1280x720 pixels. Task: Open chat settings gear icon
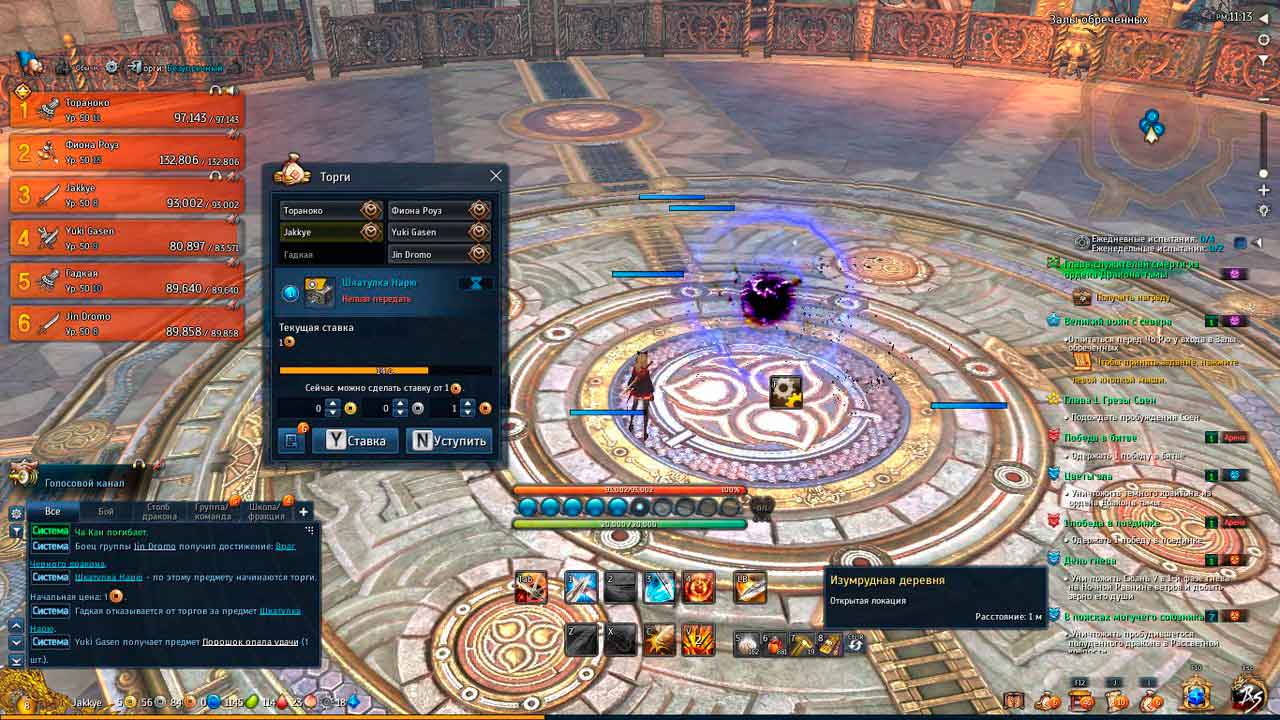point(16,512)
